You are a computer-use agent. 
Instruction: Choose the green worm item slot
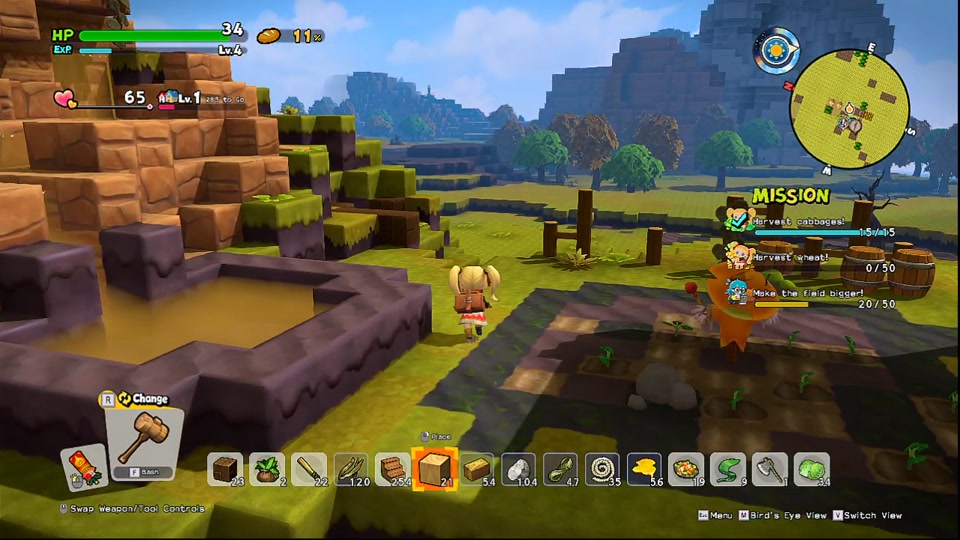(729, 469)
